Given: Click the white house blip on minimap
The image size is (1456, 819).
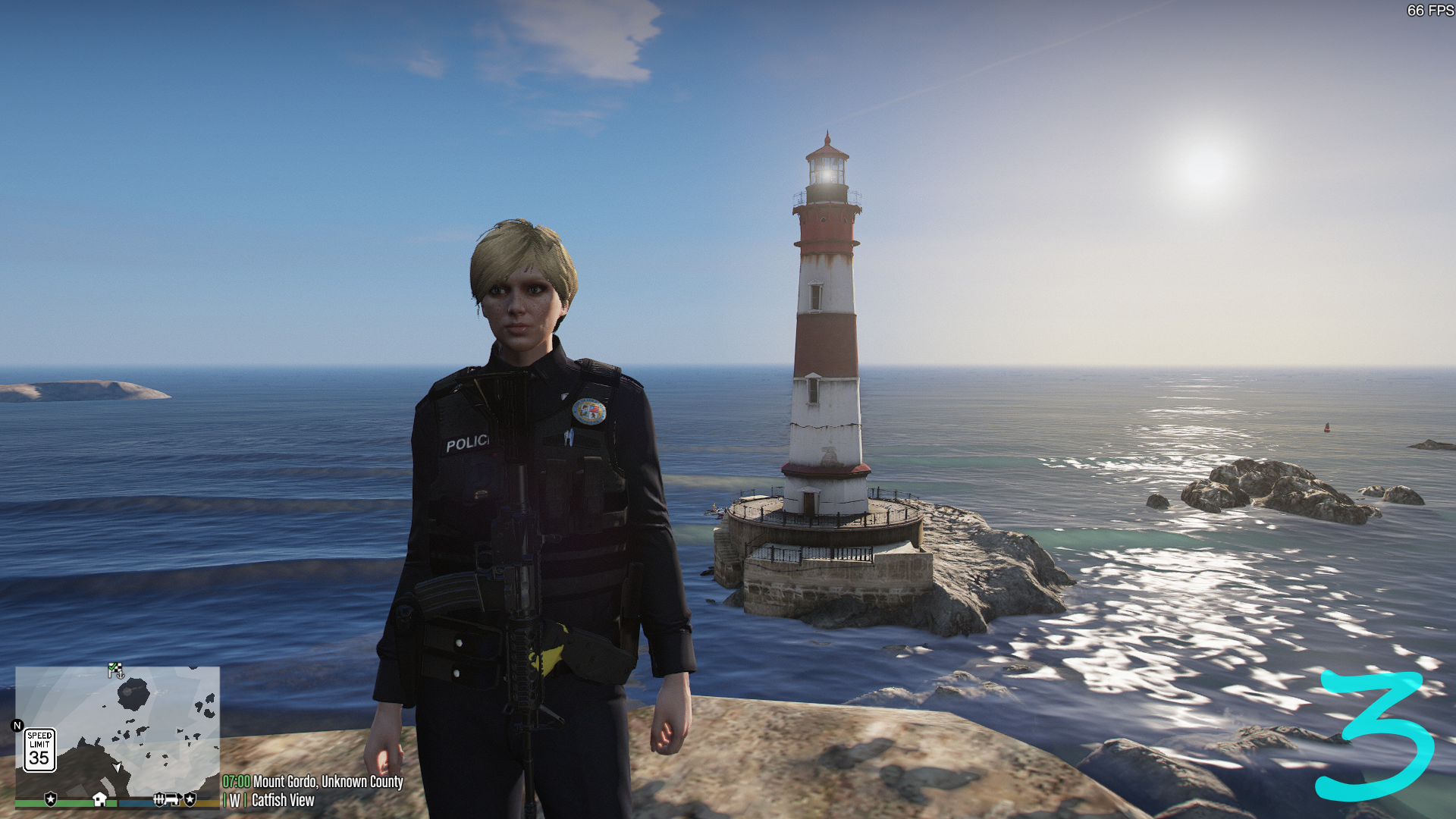Looking at the screenshot, I should (99, 799).
